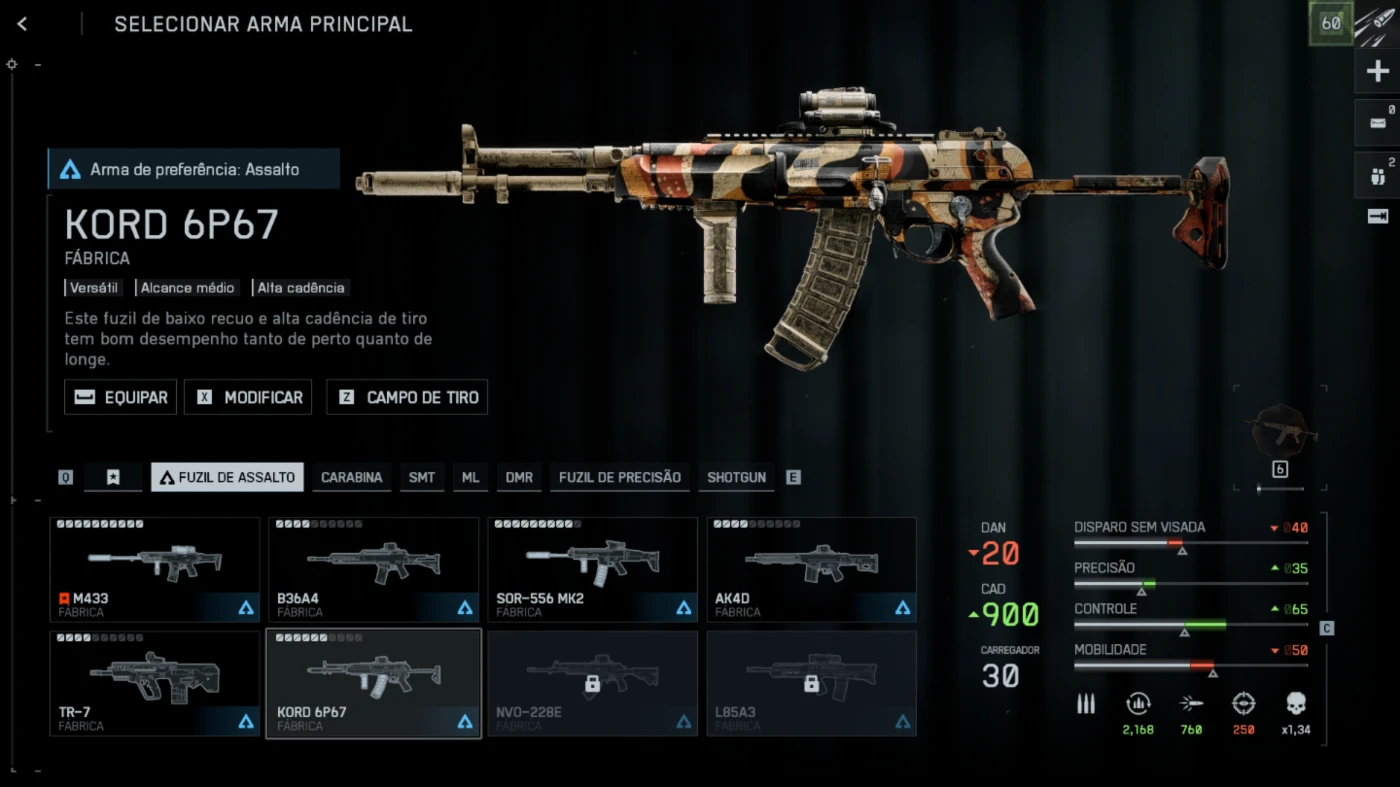Image resolution: width=1400 pixels, height=787 pixels.
Task: Pick the SOR-556 MK2 weapon tile
Action: [592, 569]
